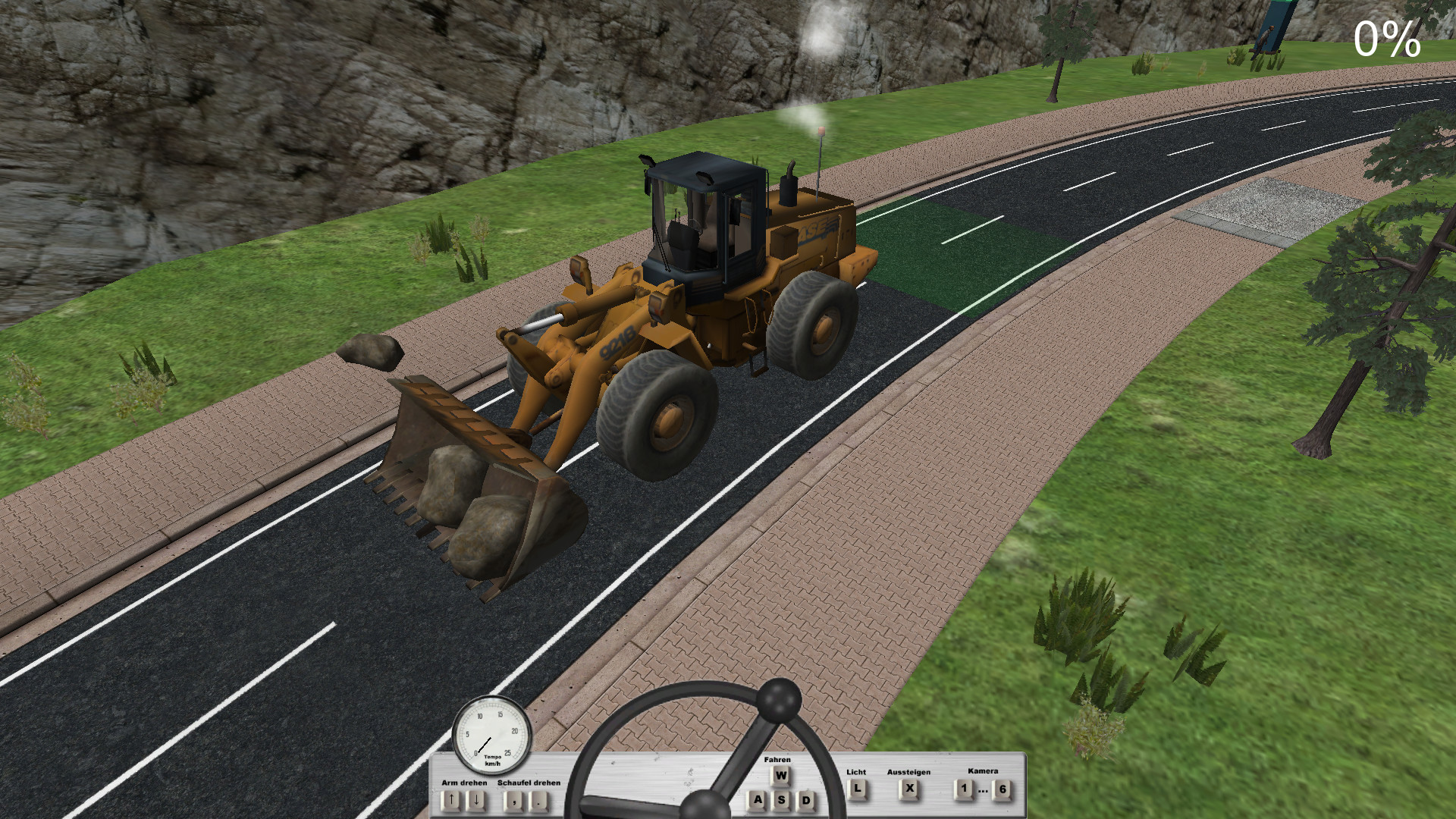Viewport: 1456px width, 819px height.
Task: Select the down arrow to lower the arm
Action: pos(476,799)
